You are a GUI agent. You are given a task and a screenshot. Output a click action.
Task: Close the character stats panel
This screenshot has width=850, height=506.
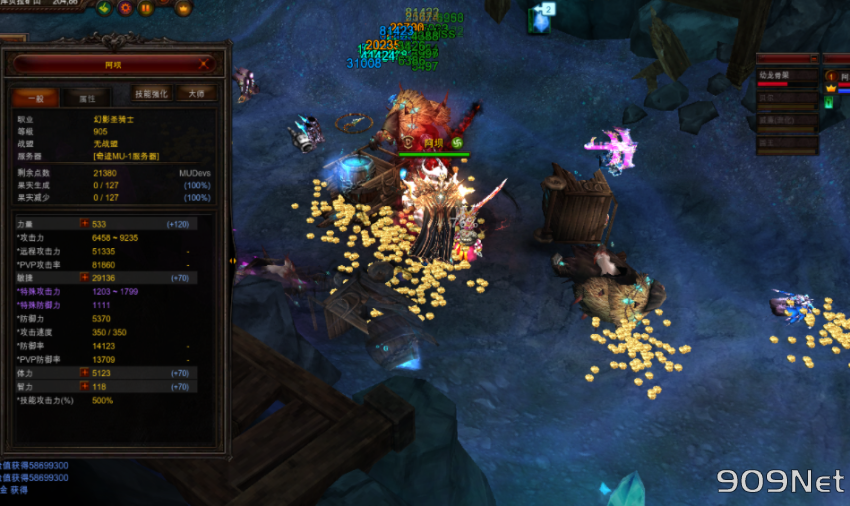[x=205, y=63]
